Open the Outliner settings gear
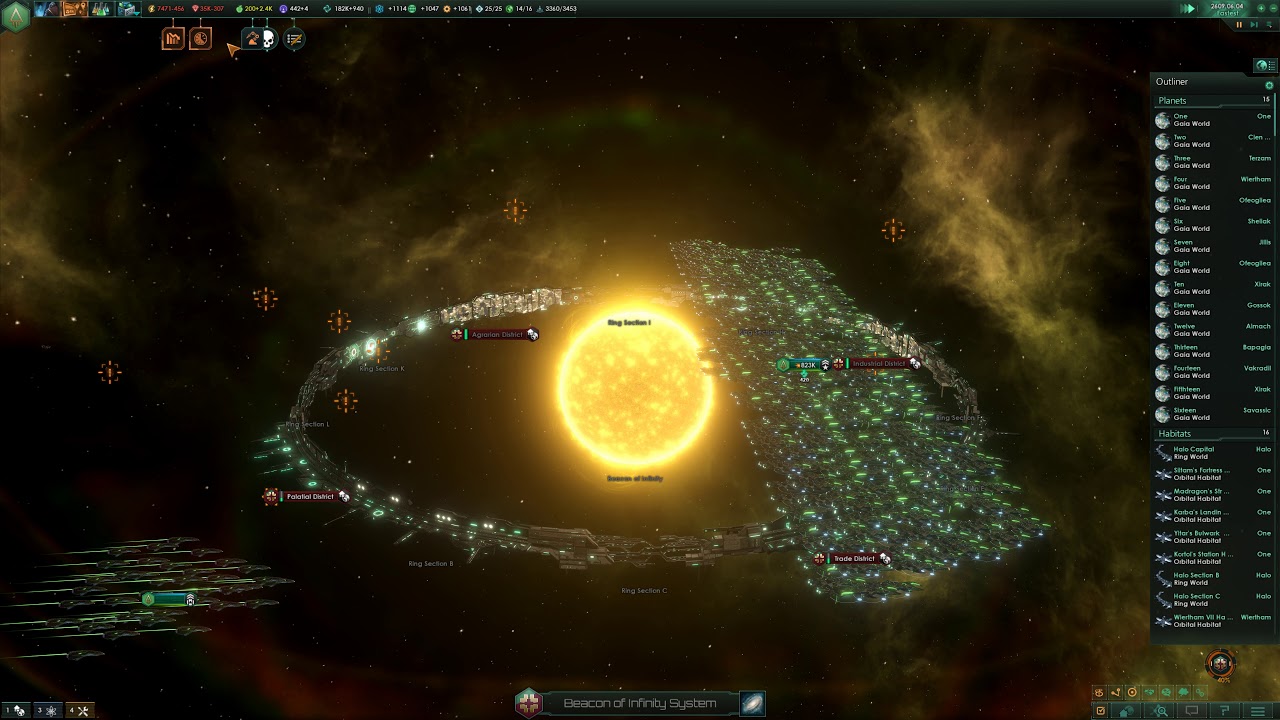 [x=1269, y=85]
